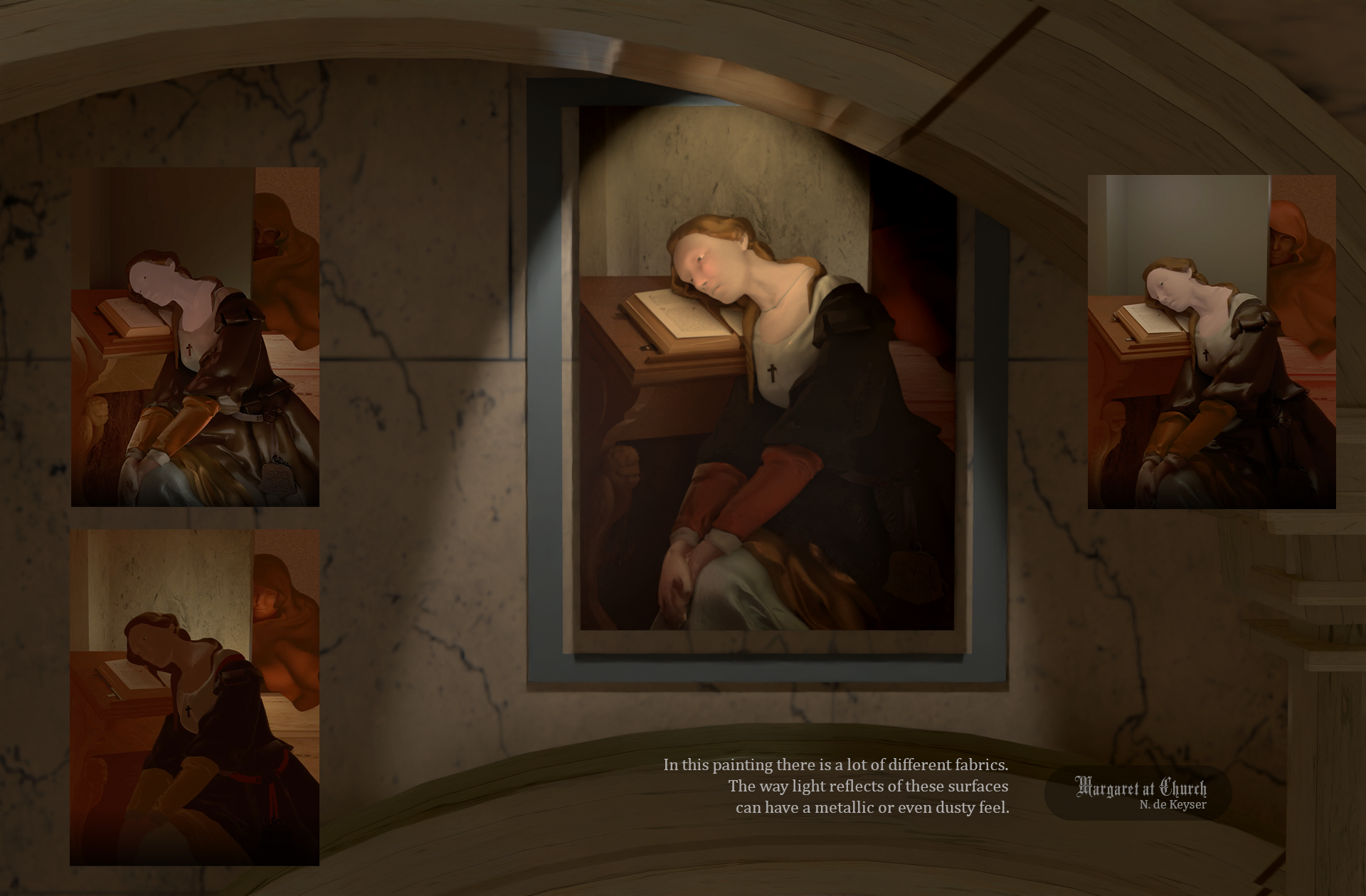Select the thumbnail with the pale lavender-faced woman
The height and width of the screenshot is (896, 1366).
[x=195, y=337]
